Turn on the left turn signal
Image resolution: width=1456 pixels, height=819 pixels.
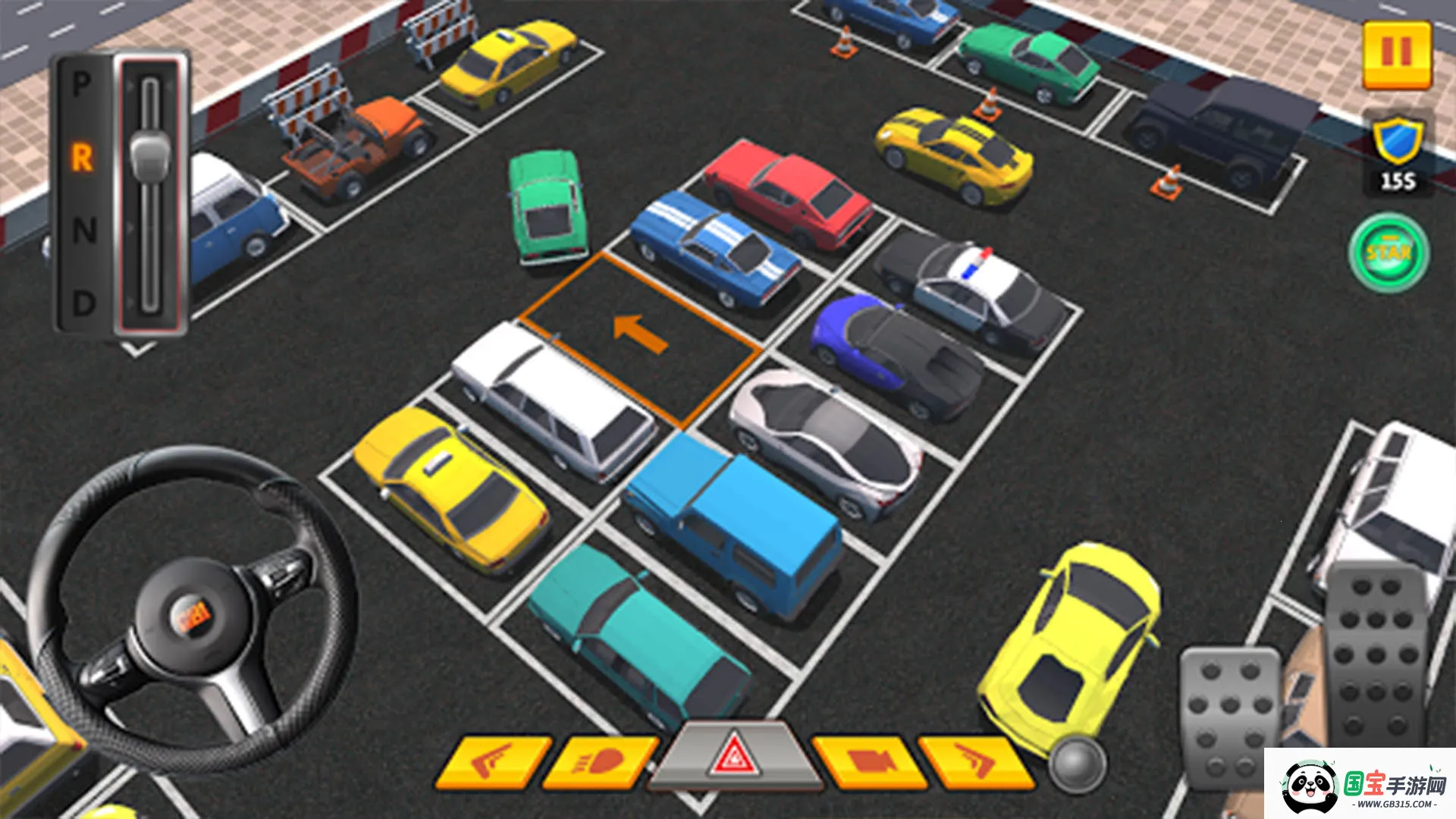(492, 761)
